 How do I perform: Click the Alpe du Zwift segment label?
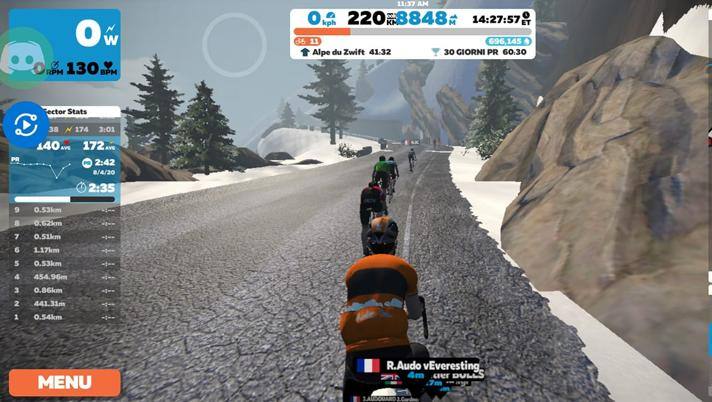coord(345,52)
